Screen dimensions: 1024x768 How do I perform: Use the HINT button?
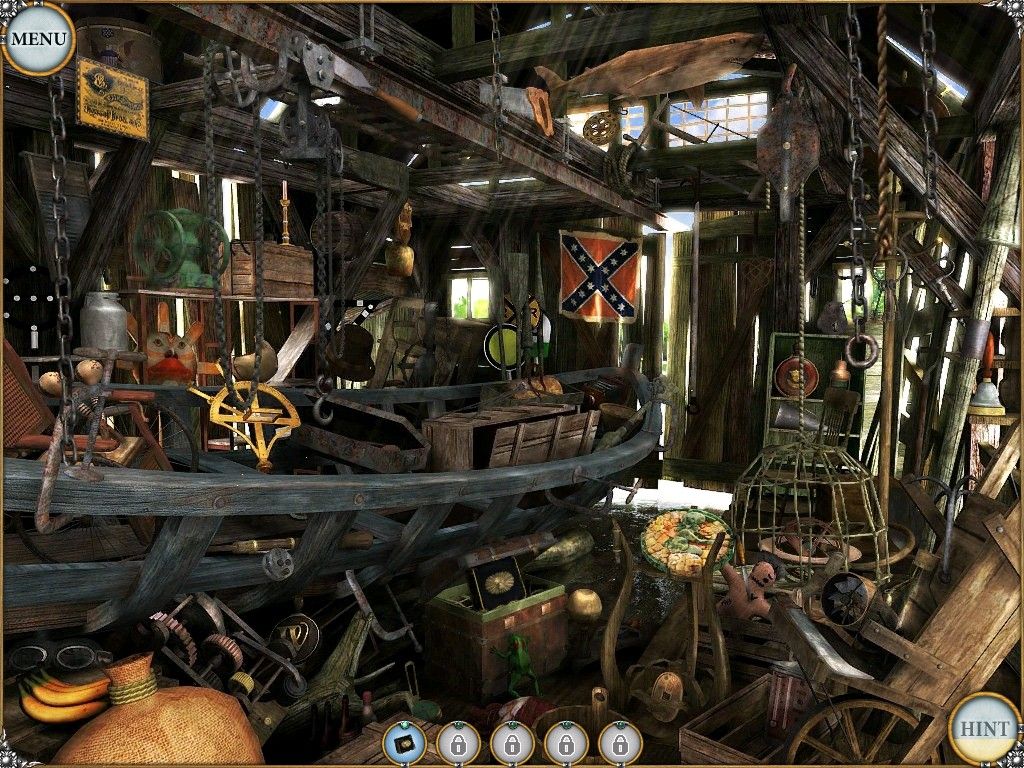click(x=984, y=727)
